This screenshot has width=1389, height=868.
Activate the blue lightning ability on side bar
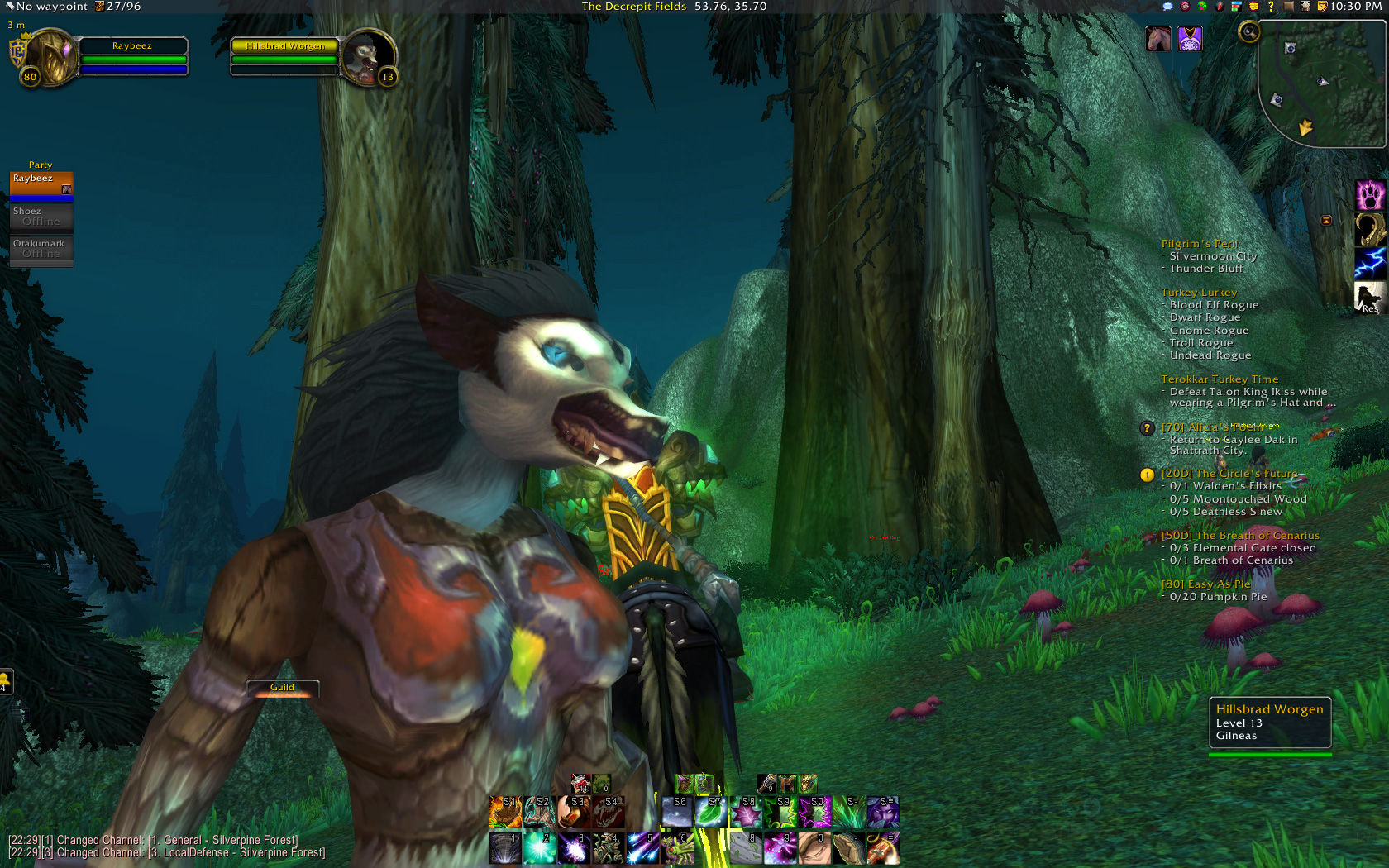coord(1370,264)
